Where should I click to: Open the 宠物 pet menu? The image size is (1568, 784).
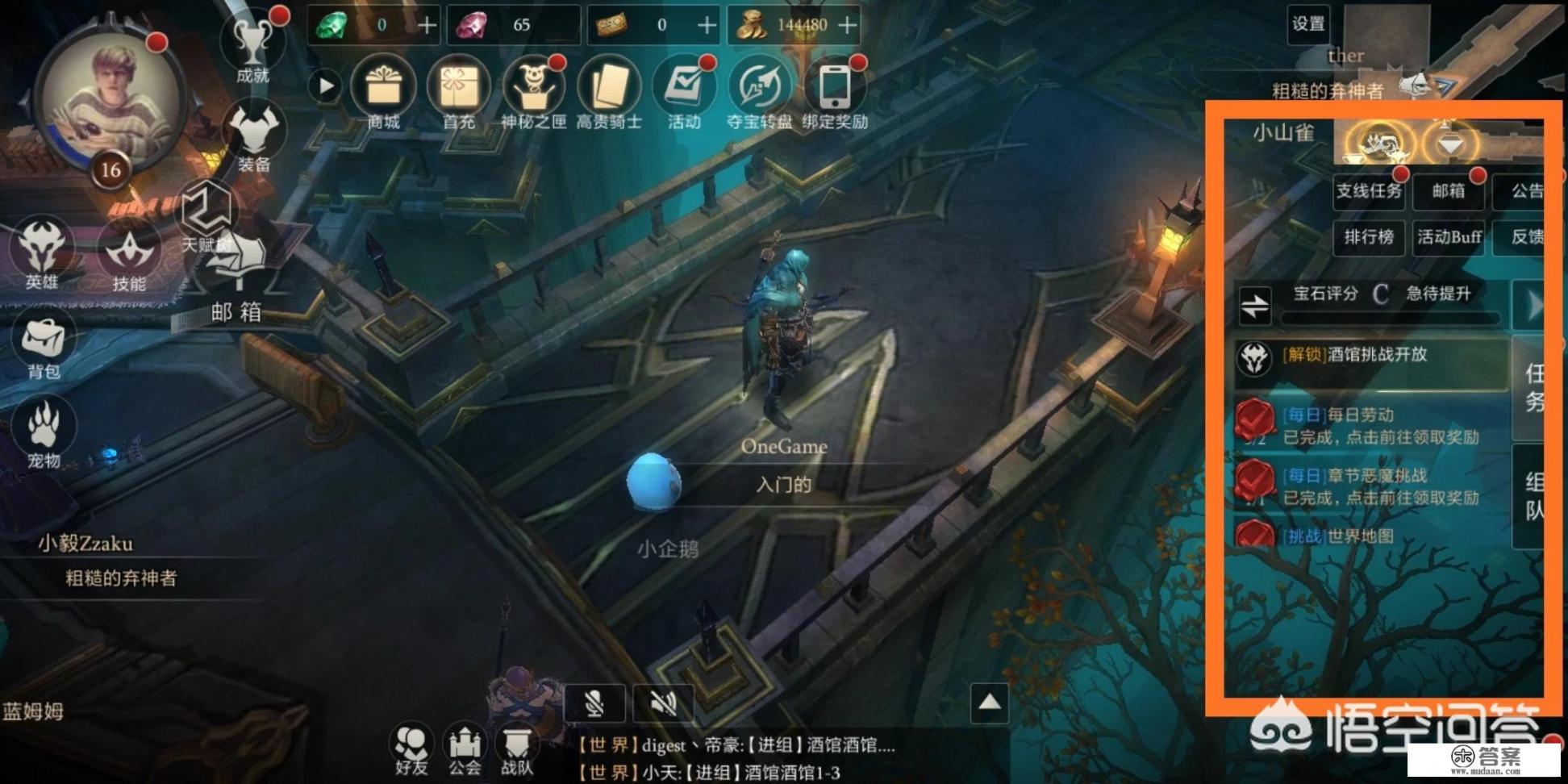44,432
